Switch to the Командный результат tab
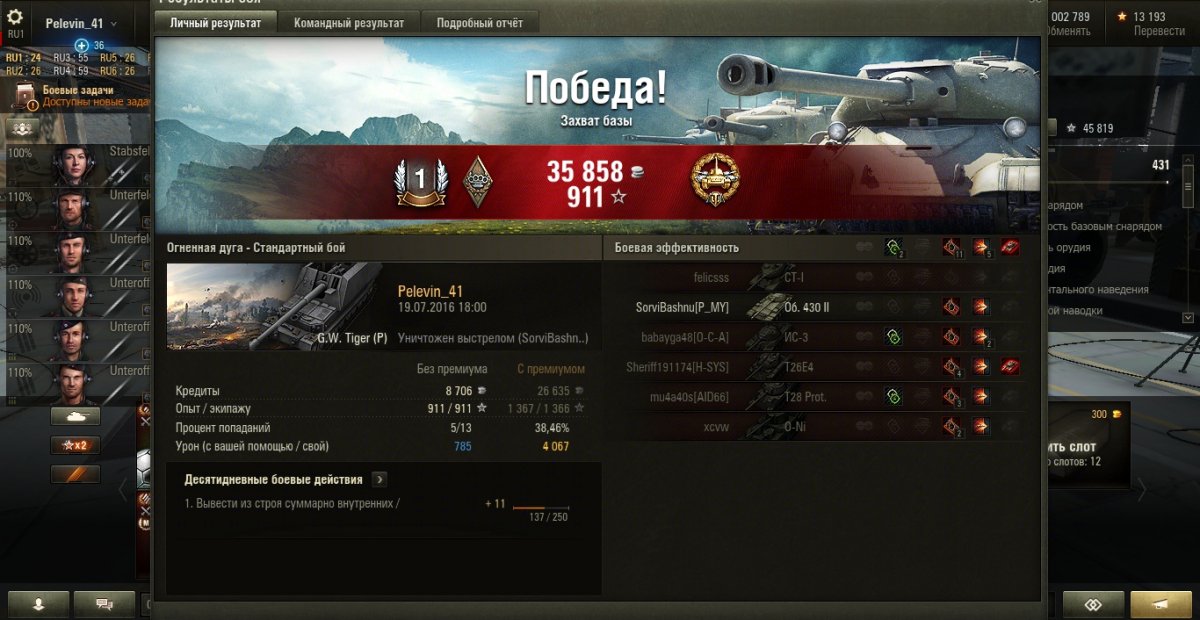The height and width of the screenshot is (620, 1200). 349,23
